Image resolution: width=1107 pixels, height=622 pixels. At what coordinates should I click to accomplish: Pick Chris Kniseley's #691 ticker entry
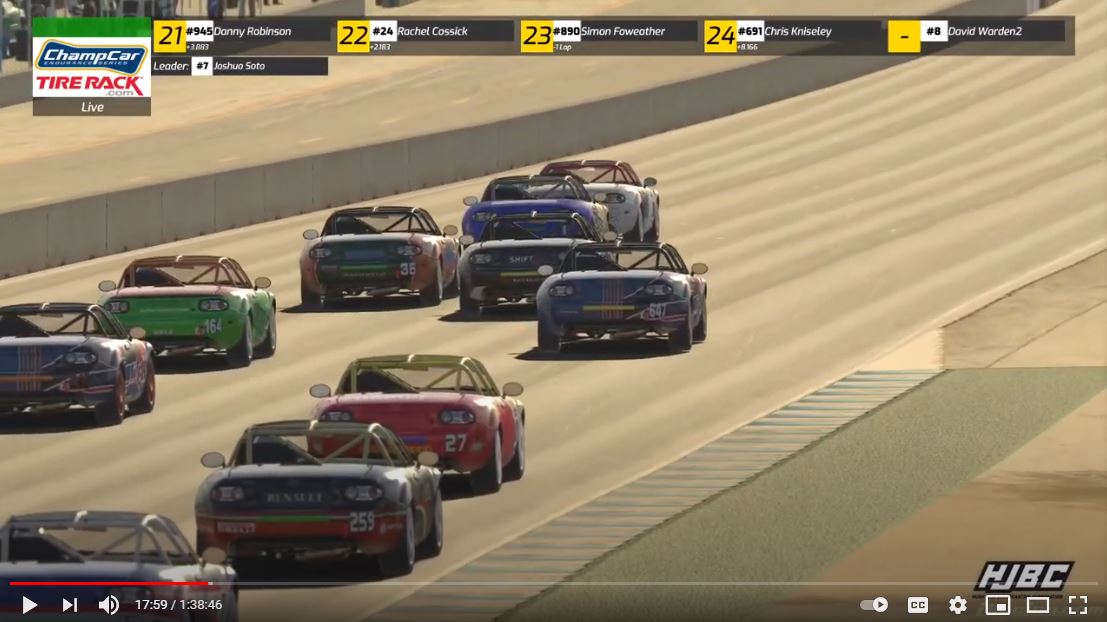coord(792,36)
